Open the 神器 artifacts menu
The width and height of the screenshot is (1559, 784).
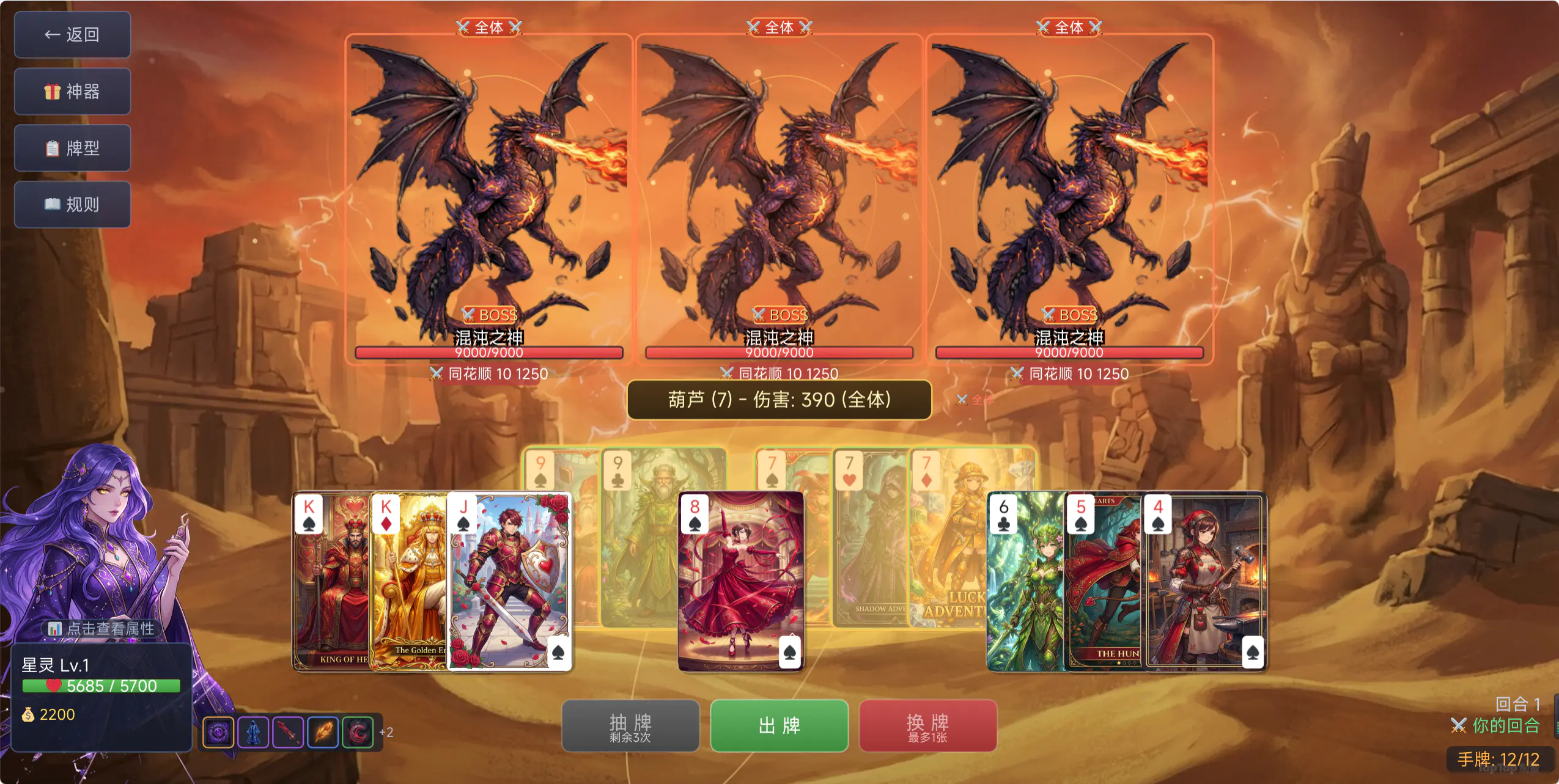click(x=73, y=91)
